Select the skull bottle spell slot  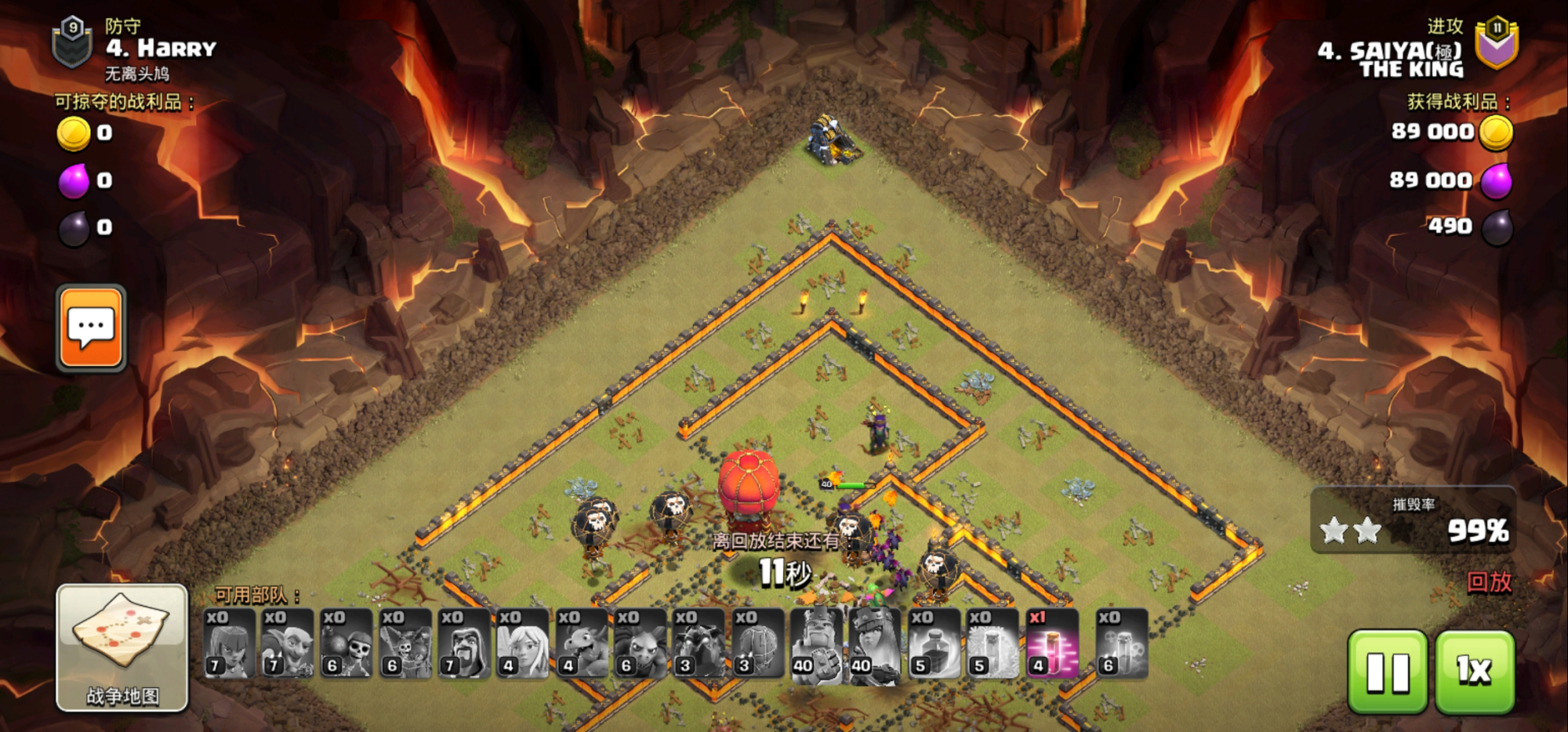tap(1122, 643)
